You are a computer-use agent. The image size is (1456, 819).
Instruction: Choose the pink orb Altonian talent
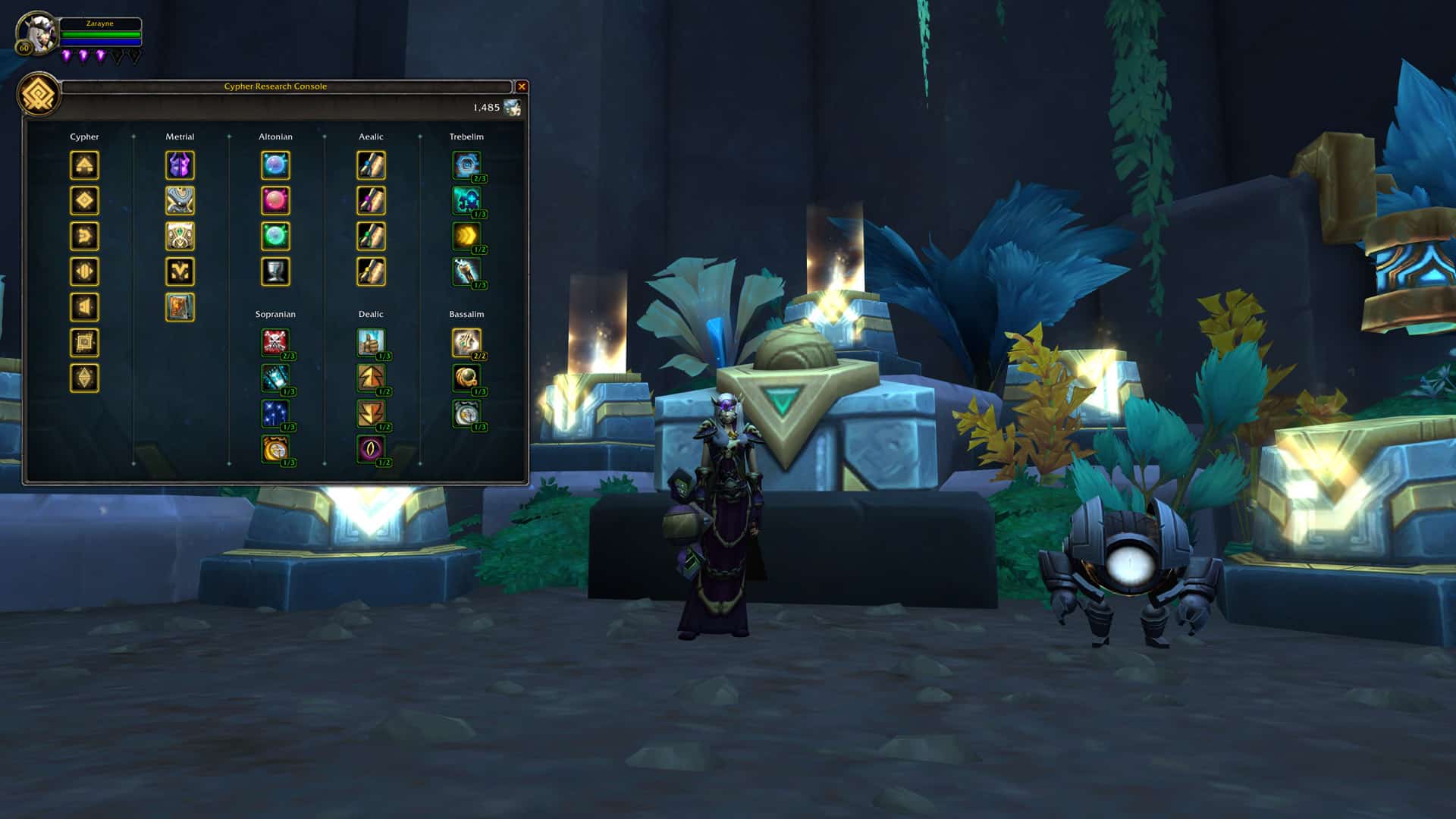(x=275, y=201)
